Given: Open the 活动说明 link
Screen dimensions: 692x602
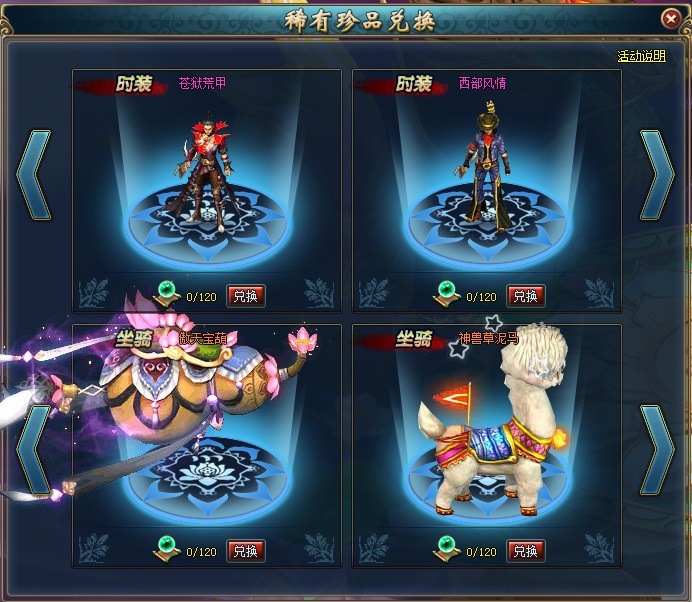Looking at the screenshot, I should pos(641,56).
